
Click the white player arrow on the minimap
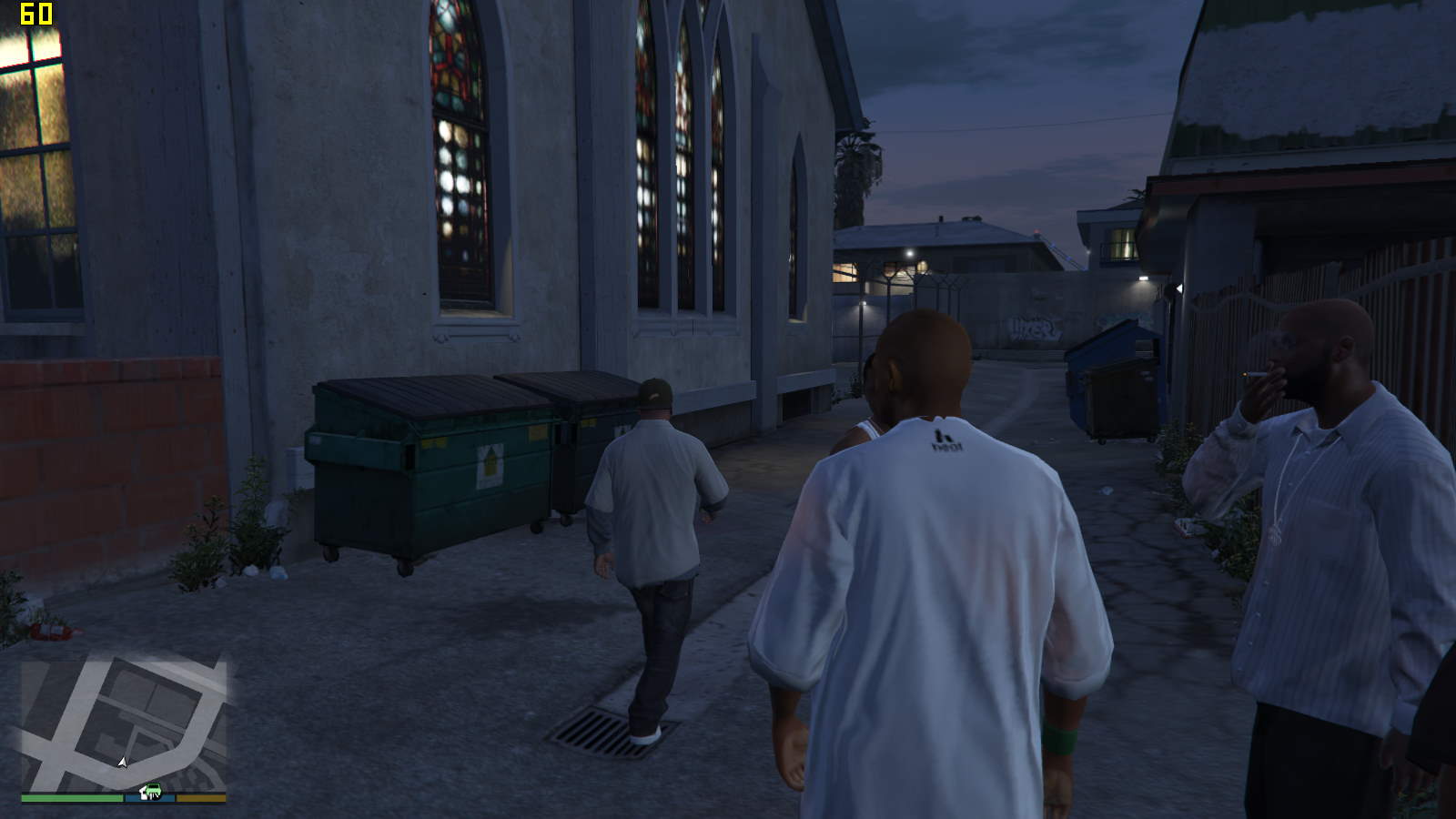pos(123,762)
